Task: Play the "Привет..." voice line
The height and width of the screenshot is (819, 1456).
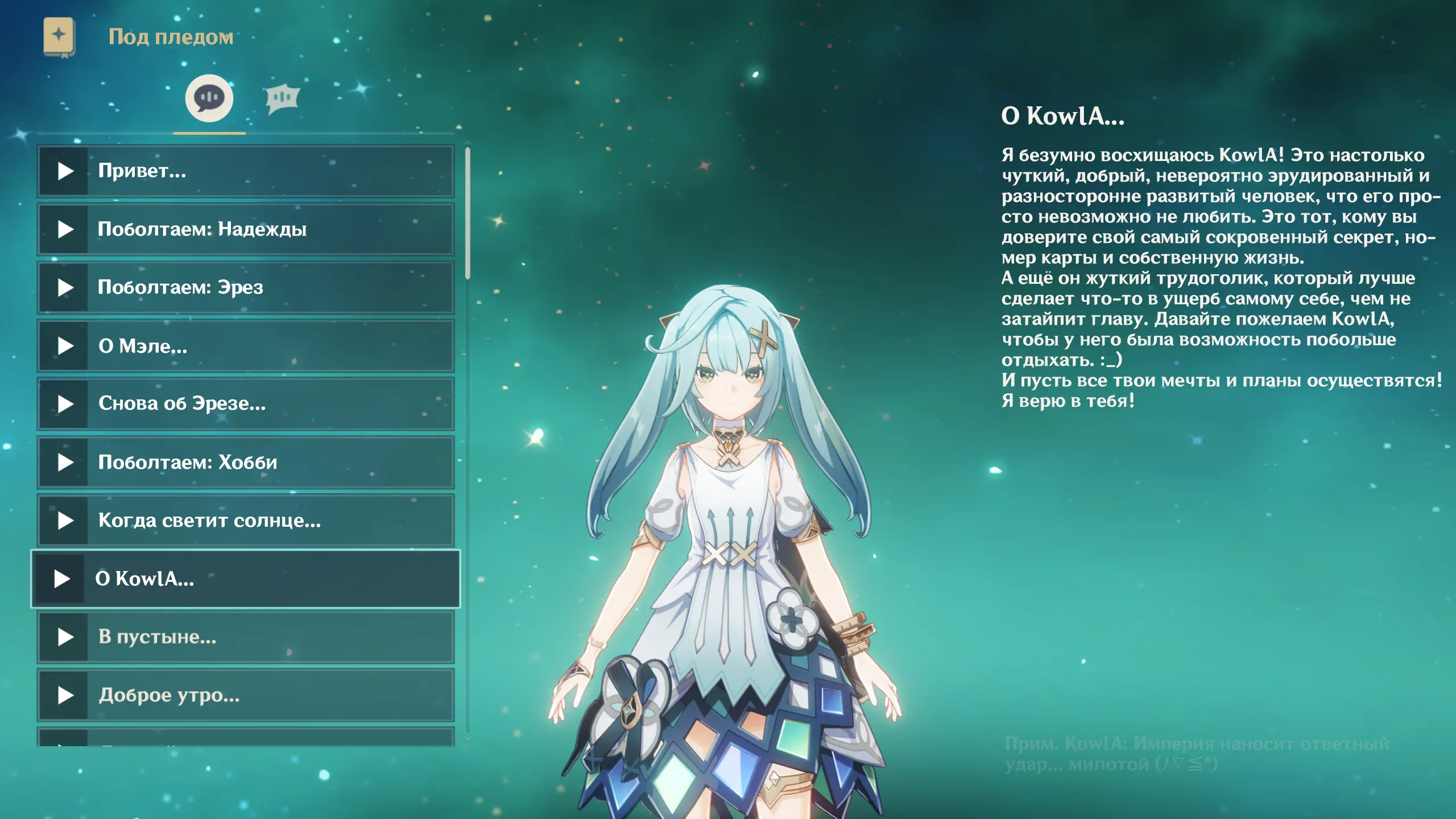Action: tap(246, 171)
